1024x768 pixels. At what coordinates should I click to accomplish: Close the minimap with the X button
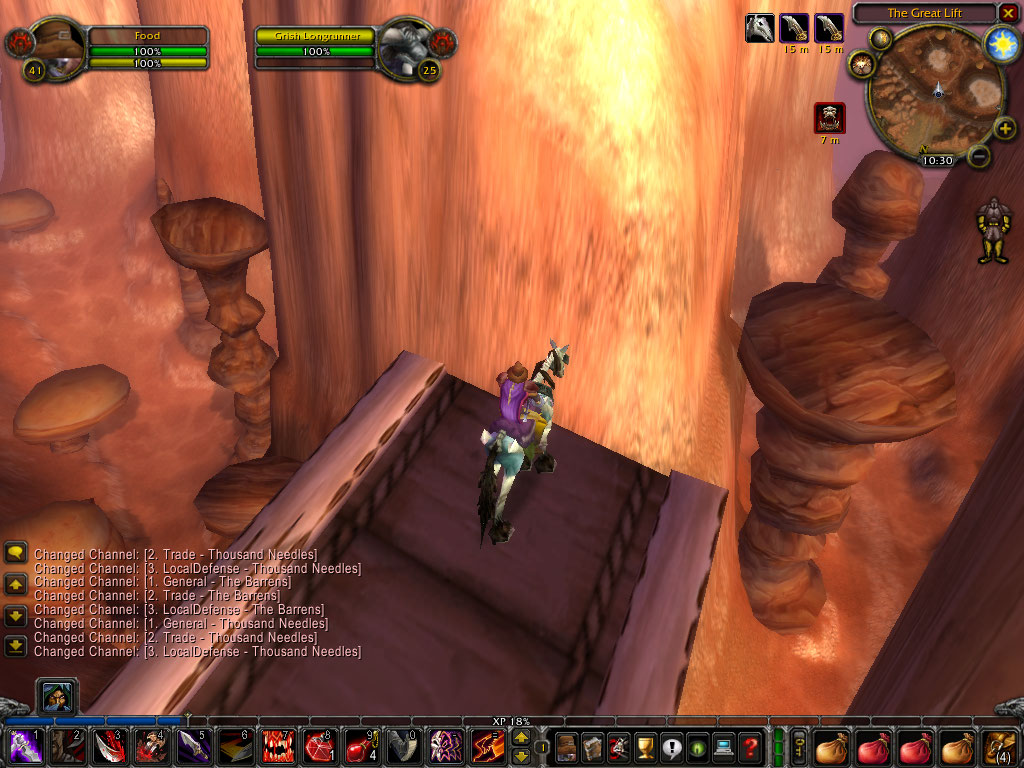(1008, 13)
